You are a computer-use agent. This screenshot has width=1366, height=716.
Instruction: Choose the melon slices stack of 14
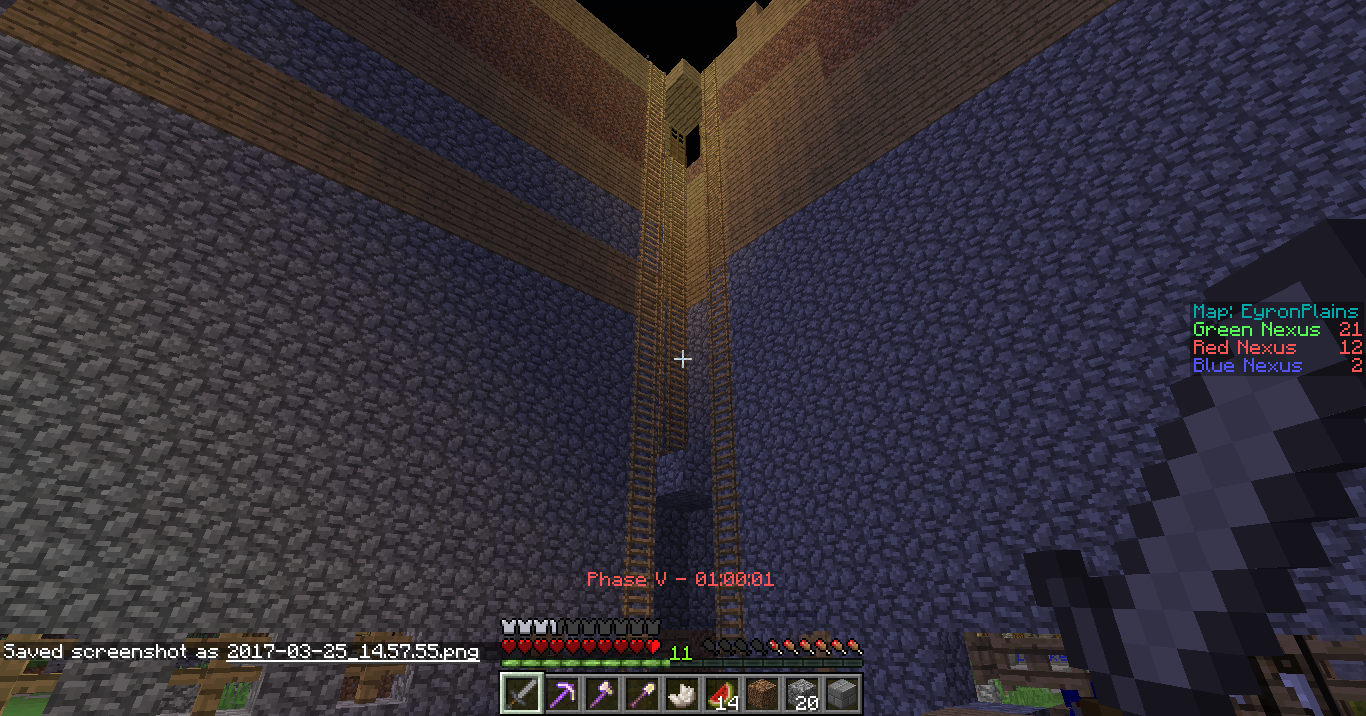[x=721, y=693]
